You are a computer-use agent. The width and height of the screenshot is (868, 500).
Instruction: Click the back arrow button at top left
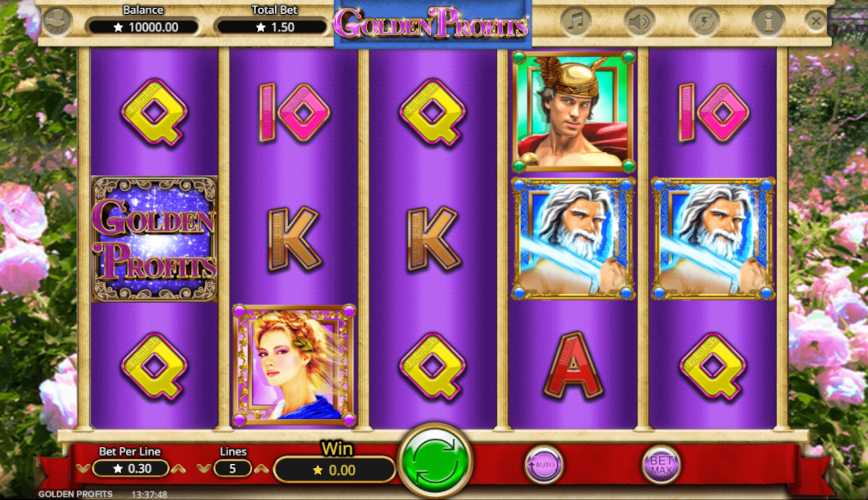click(57, 20)
